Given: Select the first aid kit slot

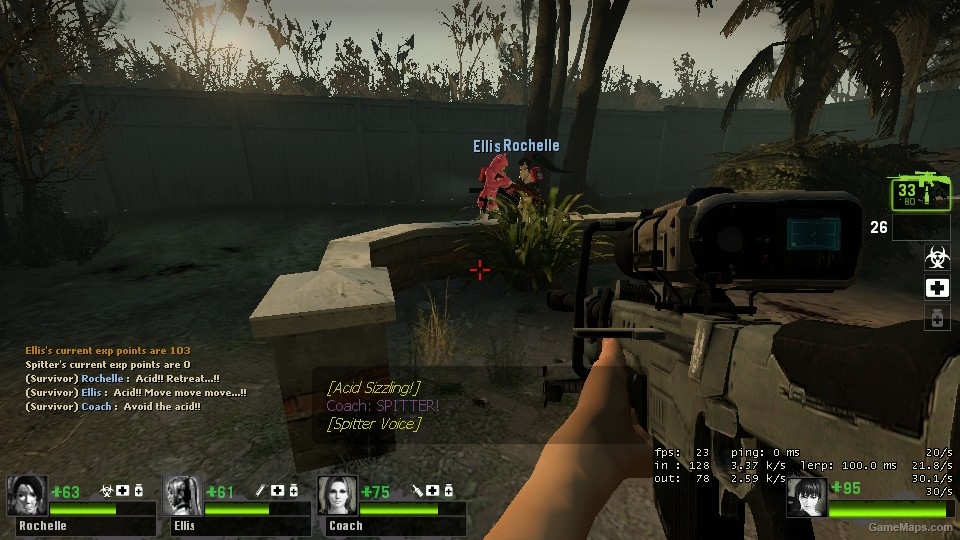Looking at the screenshot, I should pos(937,288).
